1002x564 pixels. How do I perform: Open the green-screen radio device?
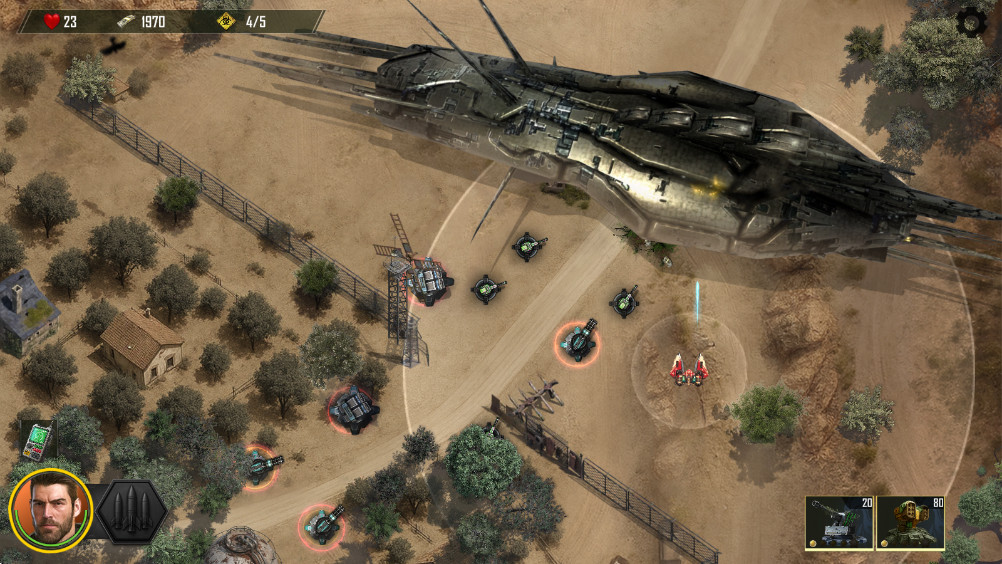tap(38, 440)
